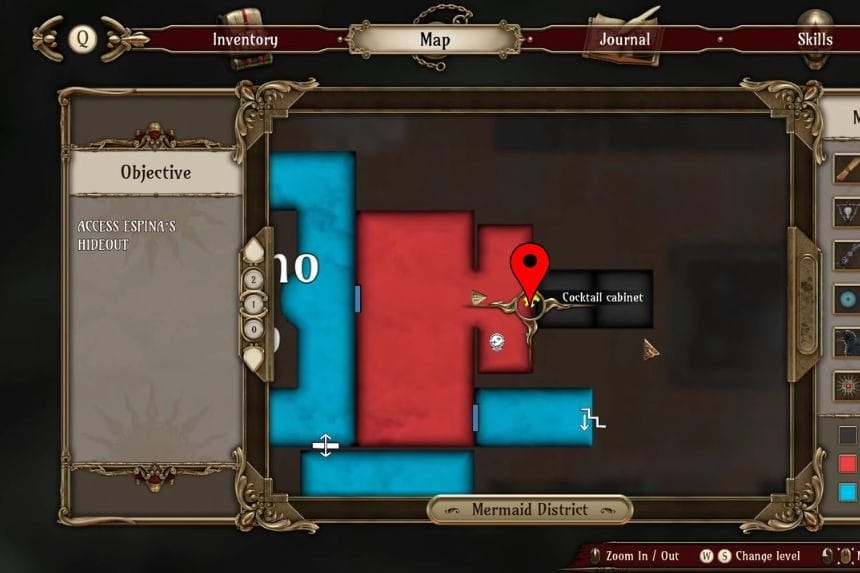Select floor level 2 on the map
The width and height of the screenshot is (860, 573).
point(255,281)
